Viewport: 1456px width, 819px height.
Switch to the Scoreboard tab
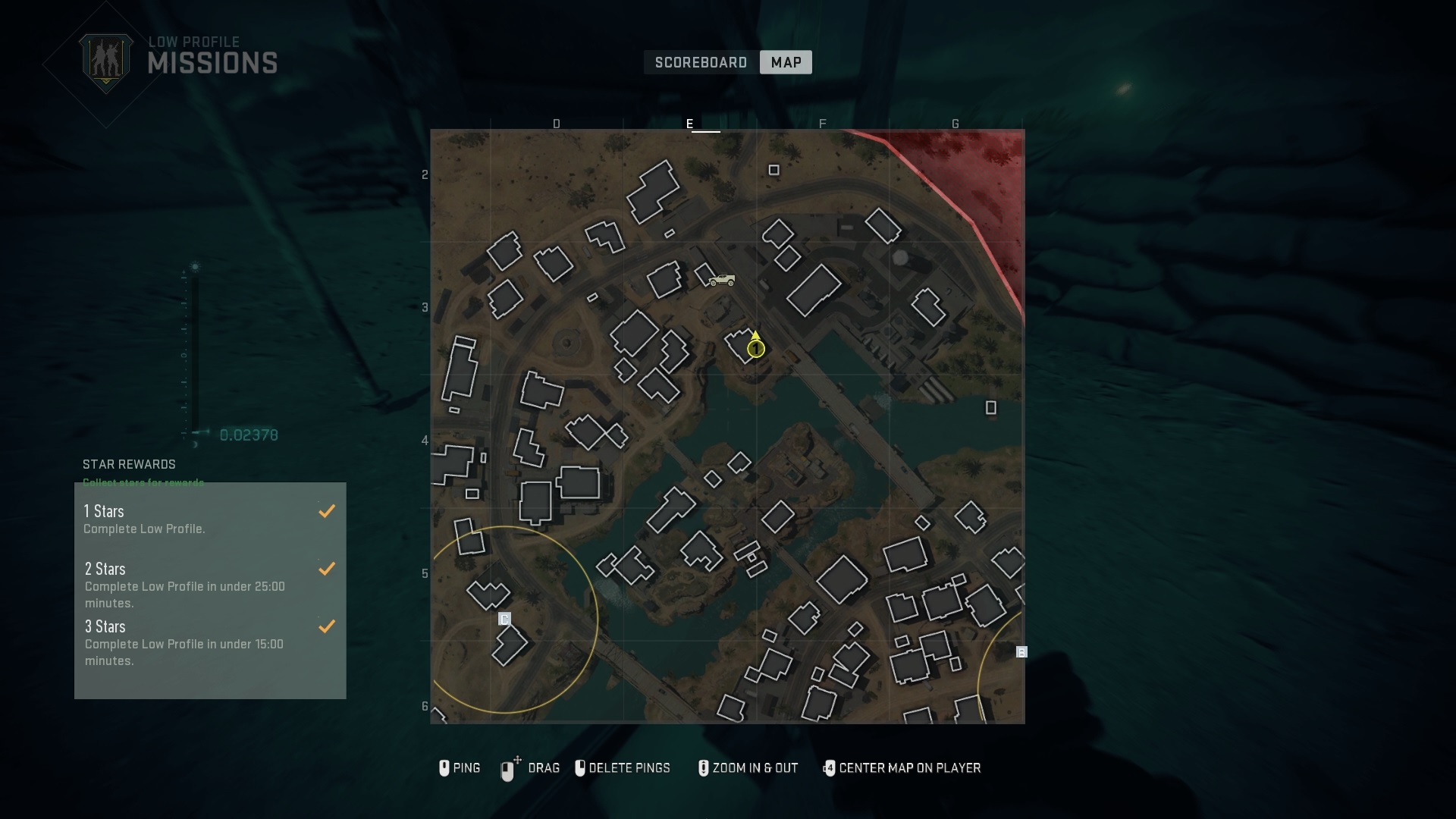point(701,62)
